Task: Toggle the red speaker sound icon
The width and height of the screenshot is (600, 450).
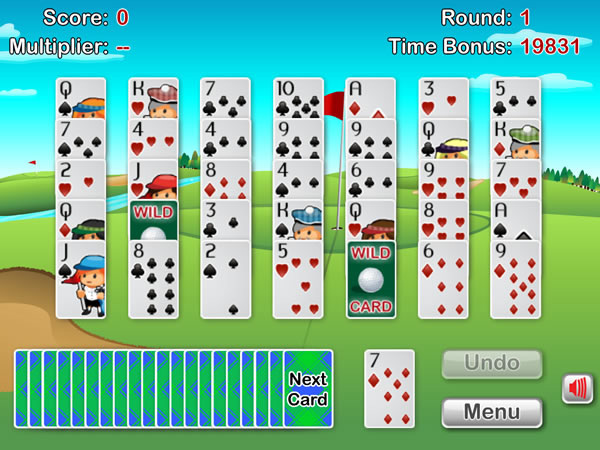Action: [577, 388]
